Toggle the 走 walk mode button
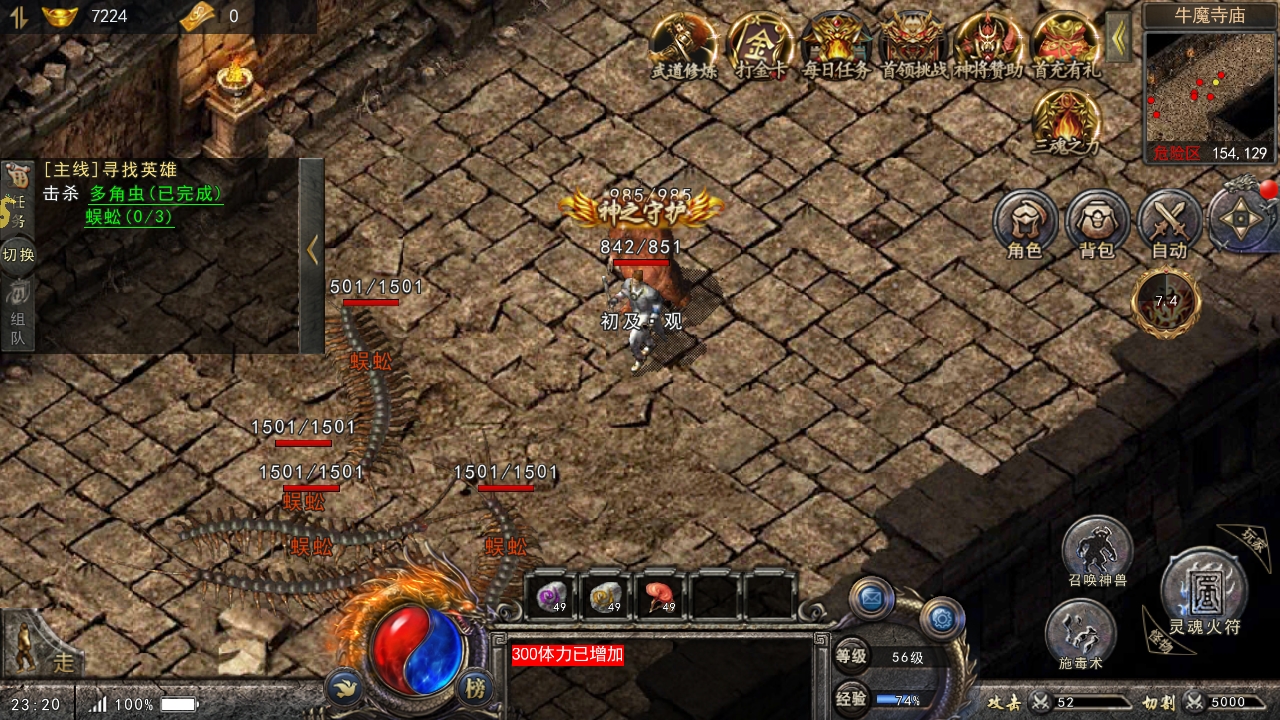This screenshot has height=720, width=1280. (45, 650)
